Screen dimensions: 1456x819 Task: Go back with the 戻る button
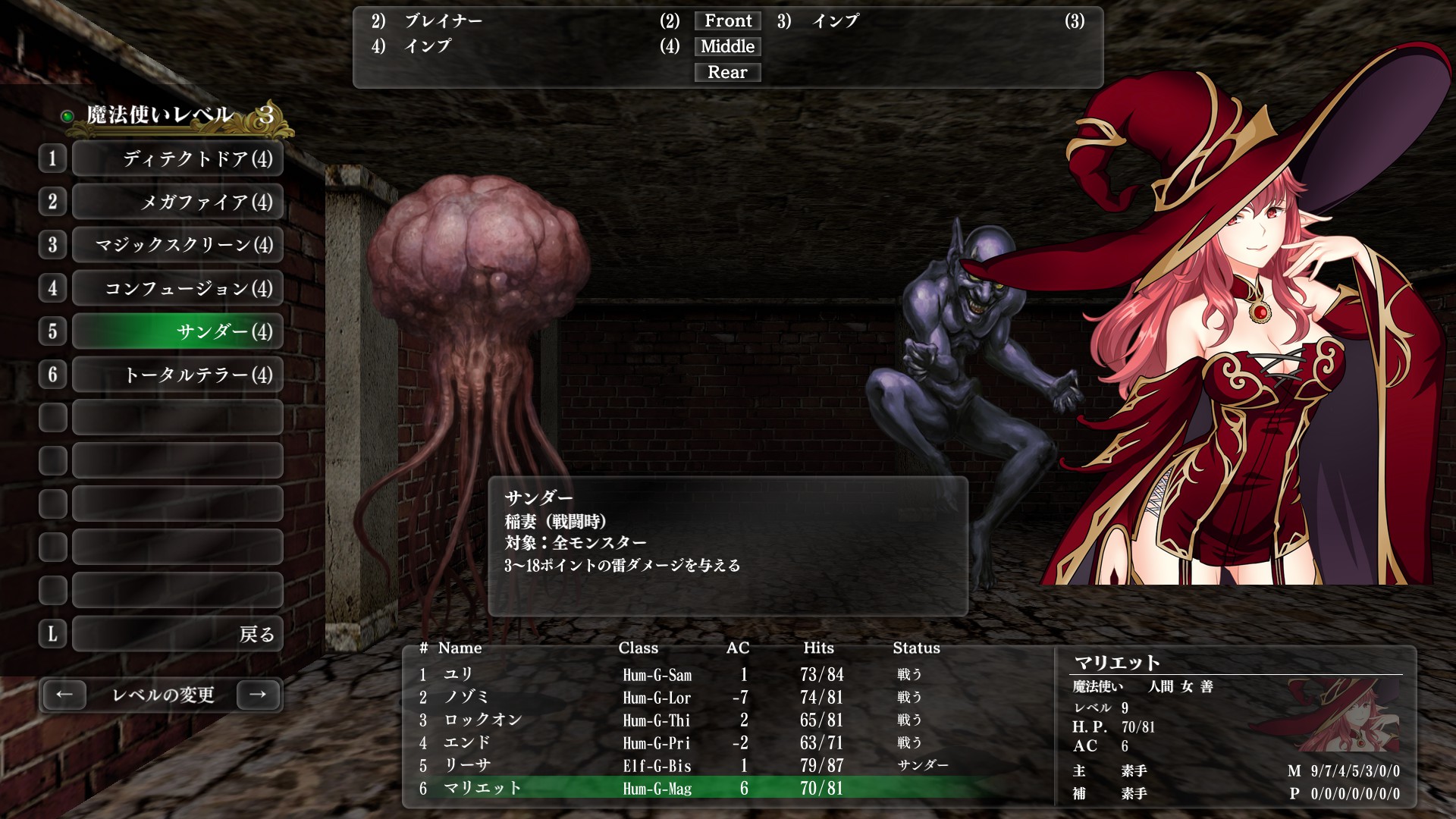pos(177,634)
